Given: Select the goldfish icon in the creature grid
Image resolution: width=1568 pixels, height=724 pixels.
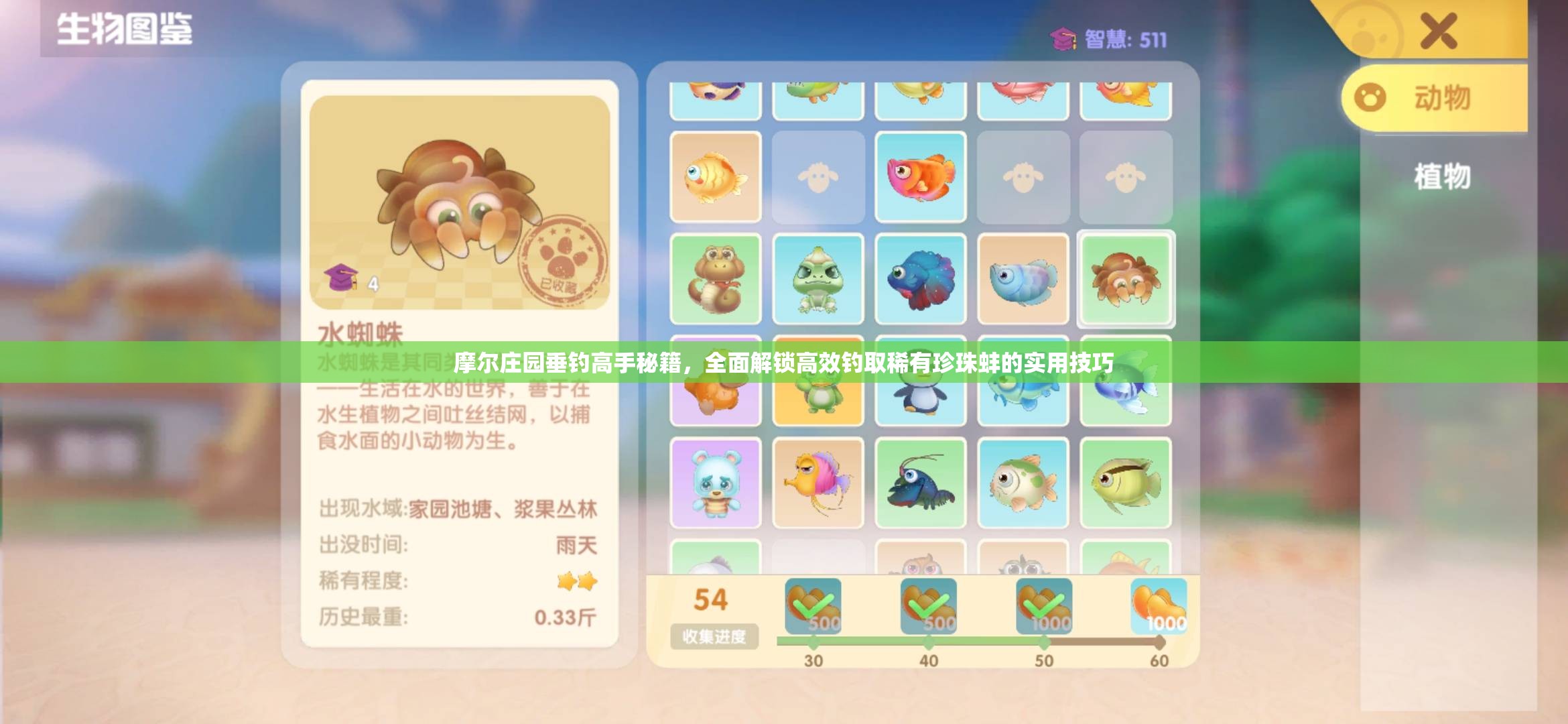Looking at the screenshot, I should click(x=717, y=178).
